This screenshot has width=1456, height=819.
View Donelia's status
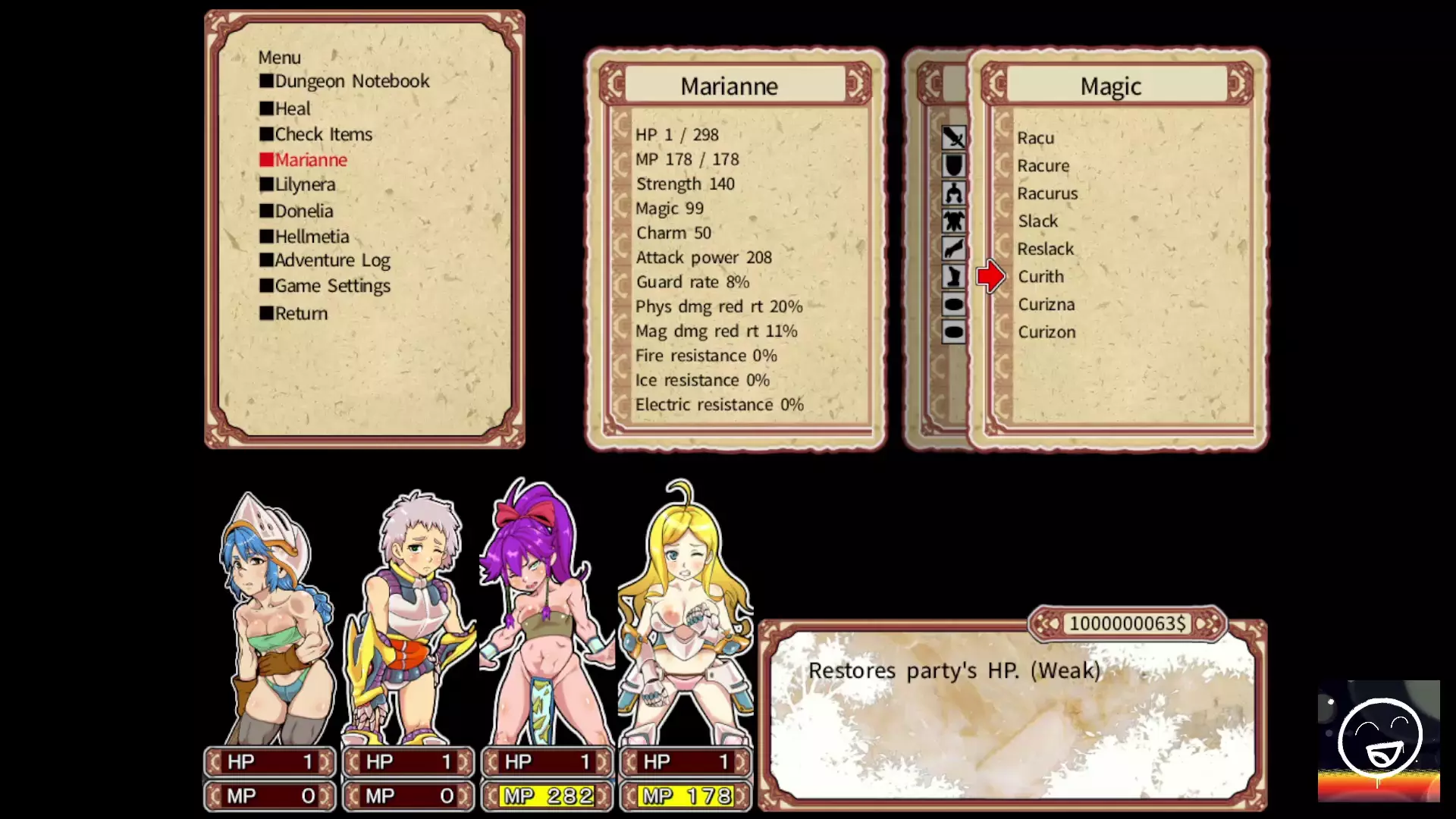[303, 211]
